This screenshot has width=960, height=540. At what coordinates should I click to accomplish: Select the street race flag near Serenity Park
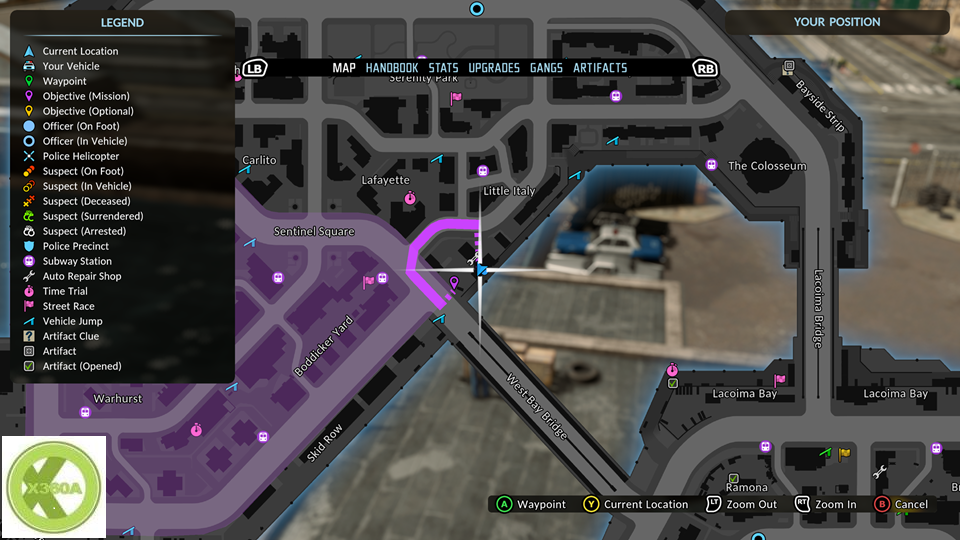pyautogui.click(x=456, y=98)
